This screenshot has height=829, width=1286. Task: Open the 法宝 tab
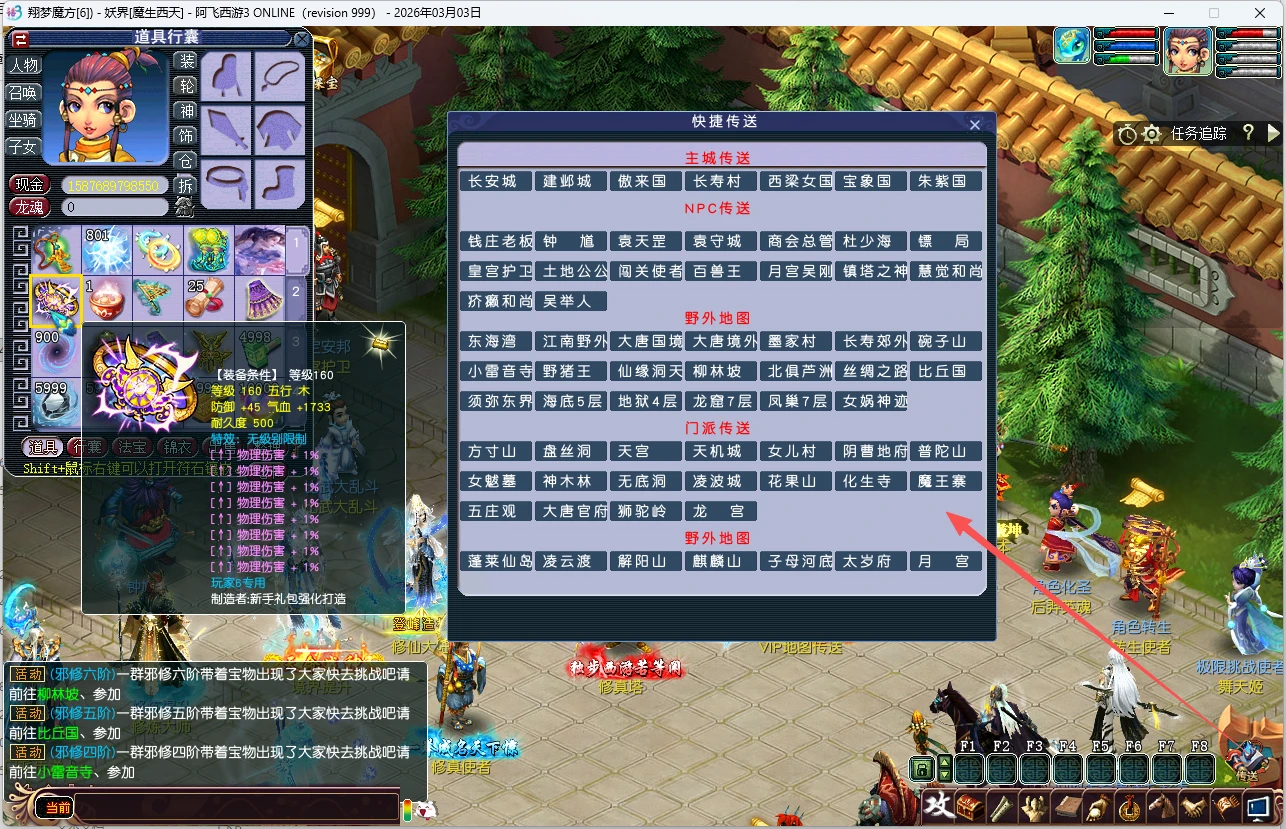point(131,446)
